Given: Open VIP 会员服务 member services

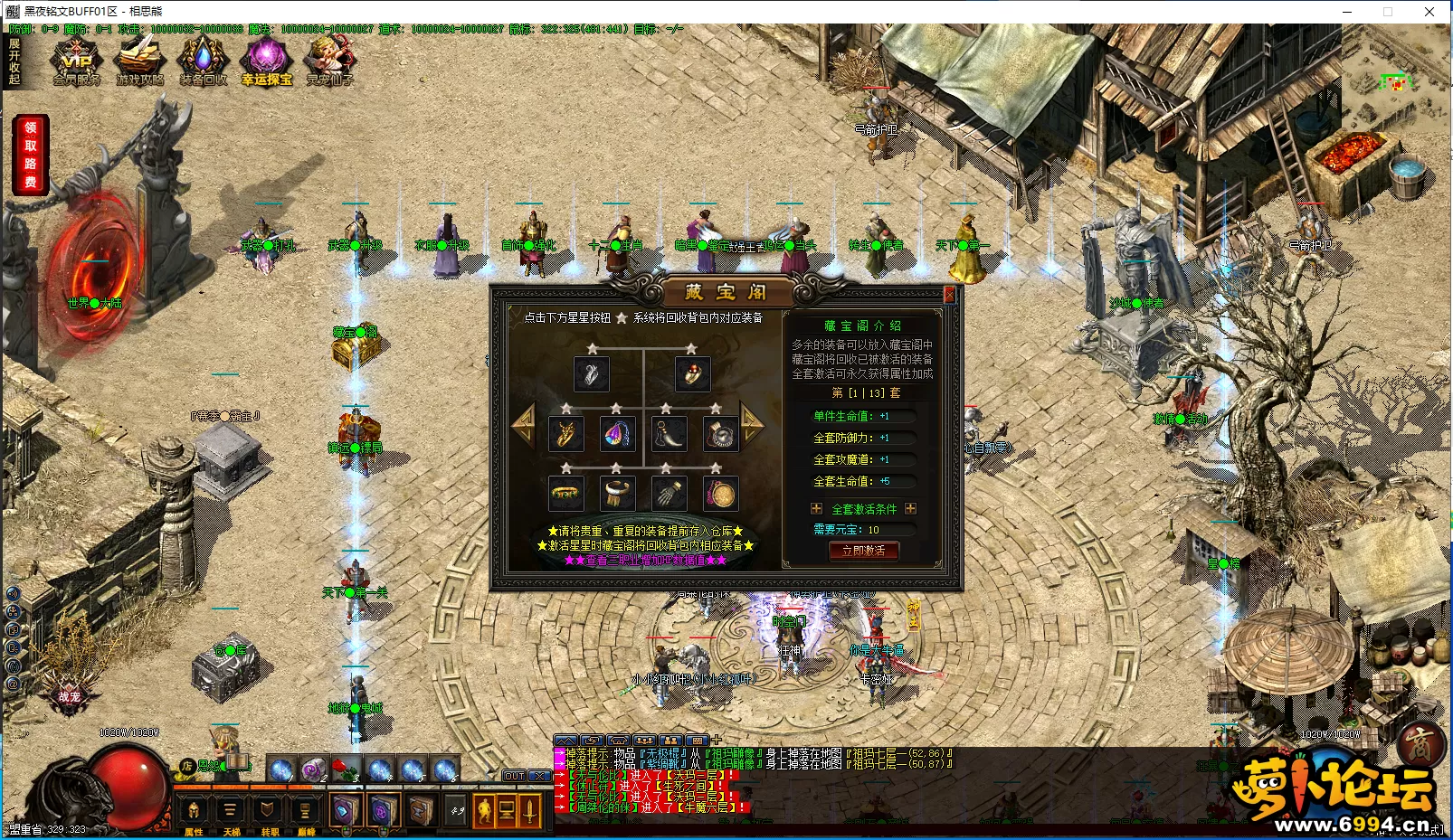Looking at the screenshot, I should point(77,61).
